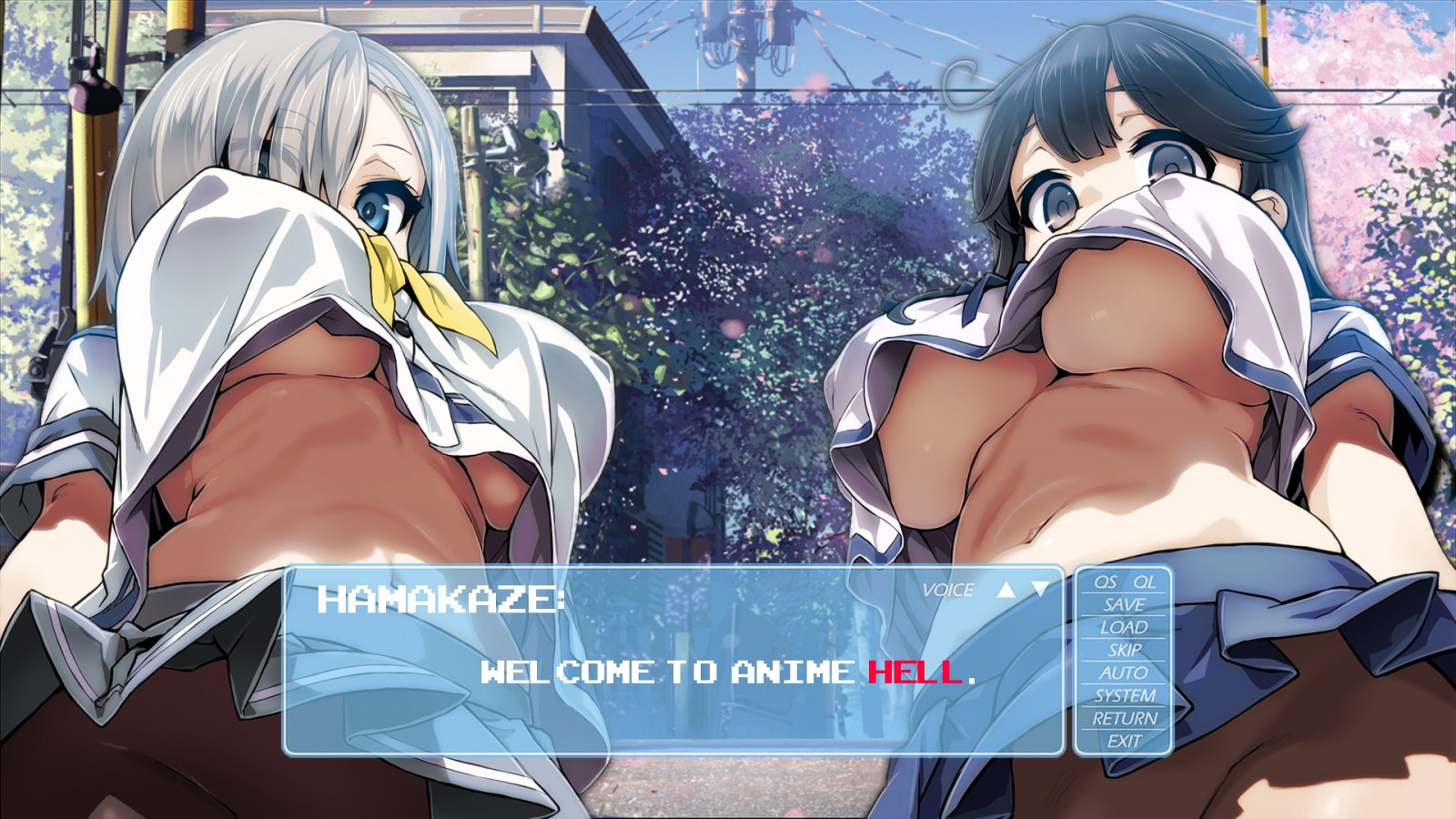This screenshot has height=819, width=1456.
Task: Click the voice up arrow
Action: point(1006,589)
